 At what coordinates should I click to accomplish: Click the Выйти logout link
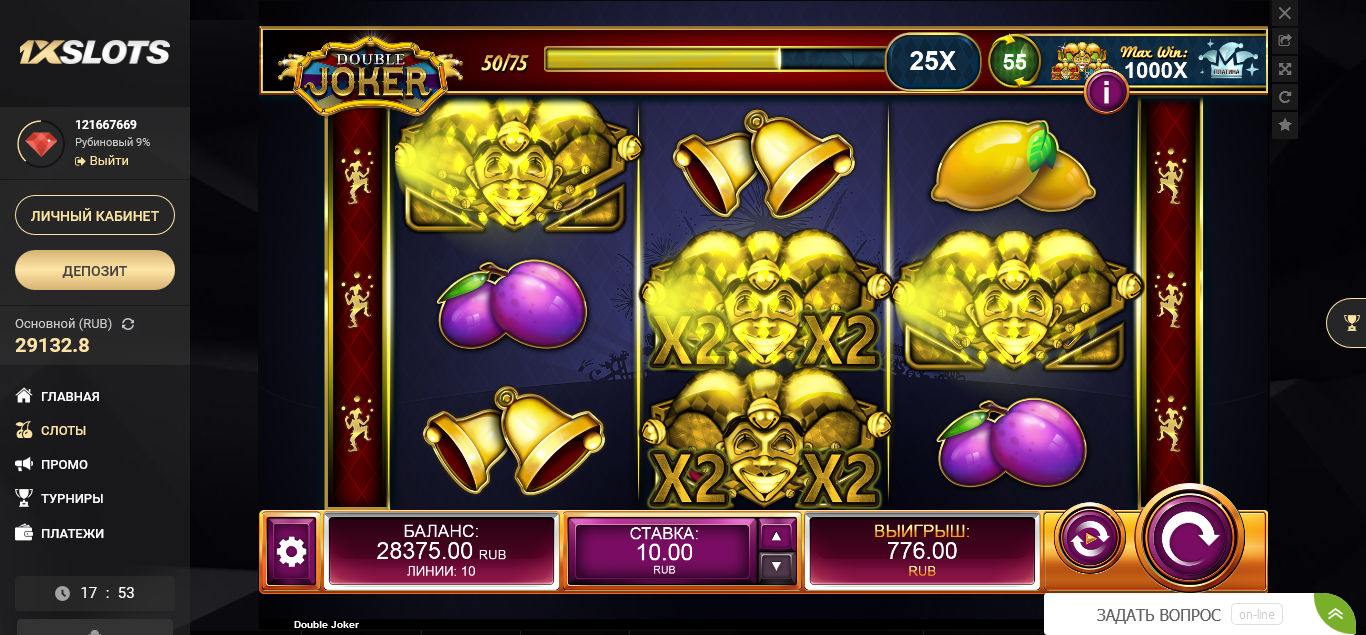click(x=108, y=161)
